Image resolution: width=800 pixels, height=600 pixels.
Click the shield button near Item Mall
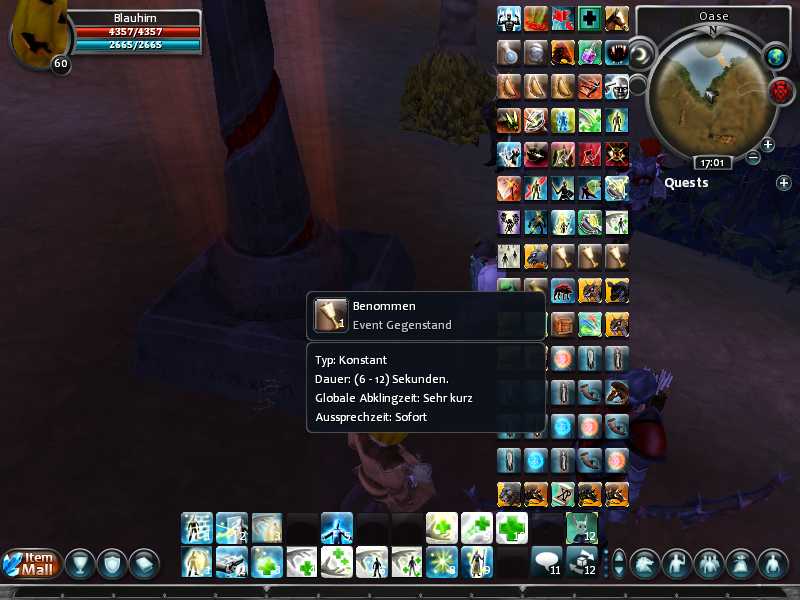point(112,563)
